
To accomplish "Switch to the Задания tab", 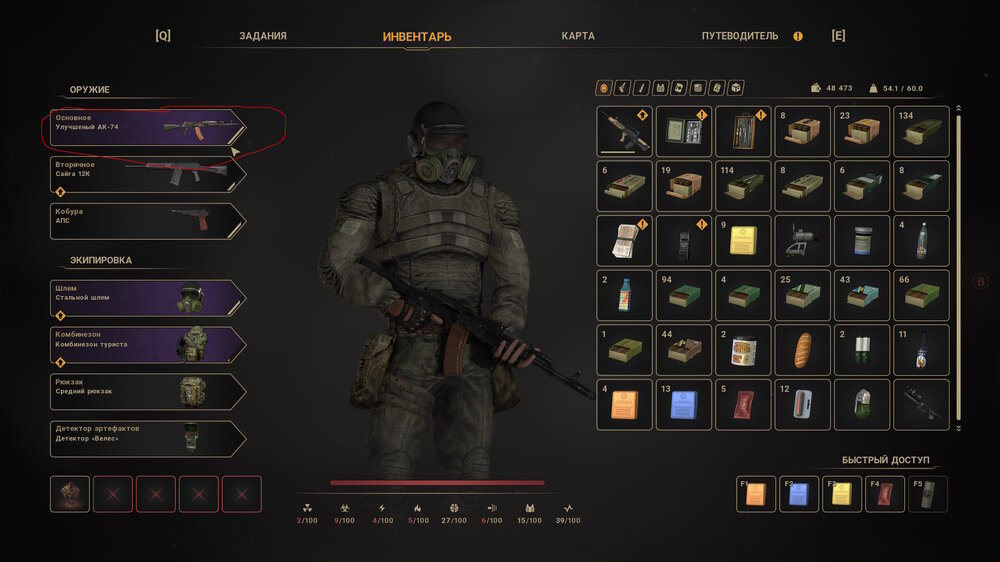I will 263,36.
